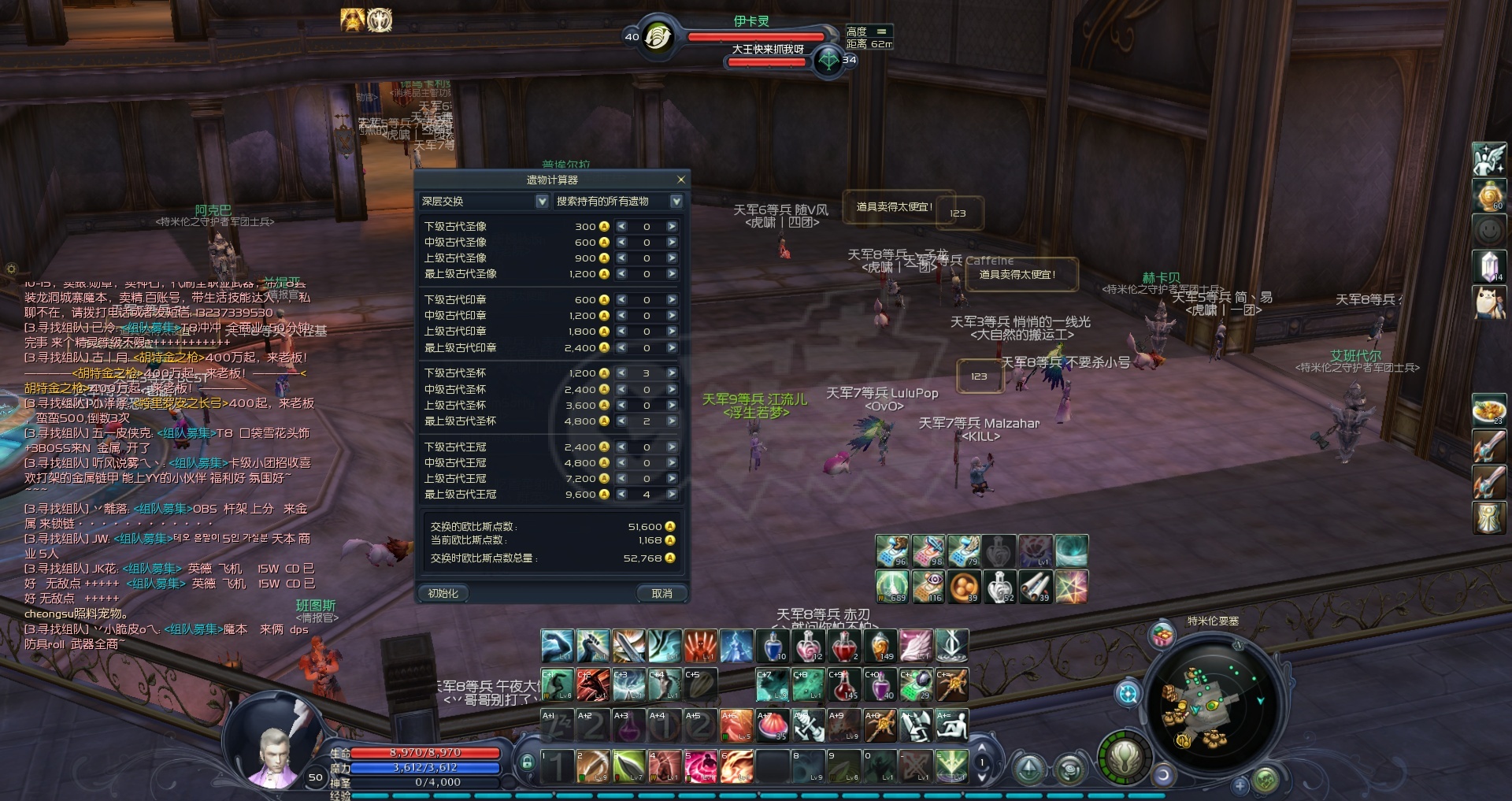1512x801 pixels.
Task: Increase the 中级古代印章 quantity
Action: tap(672, 316)
